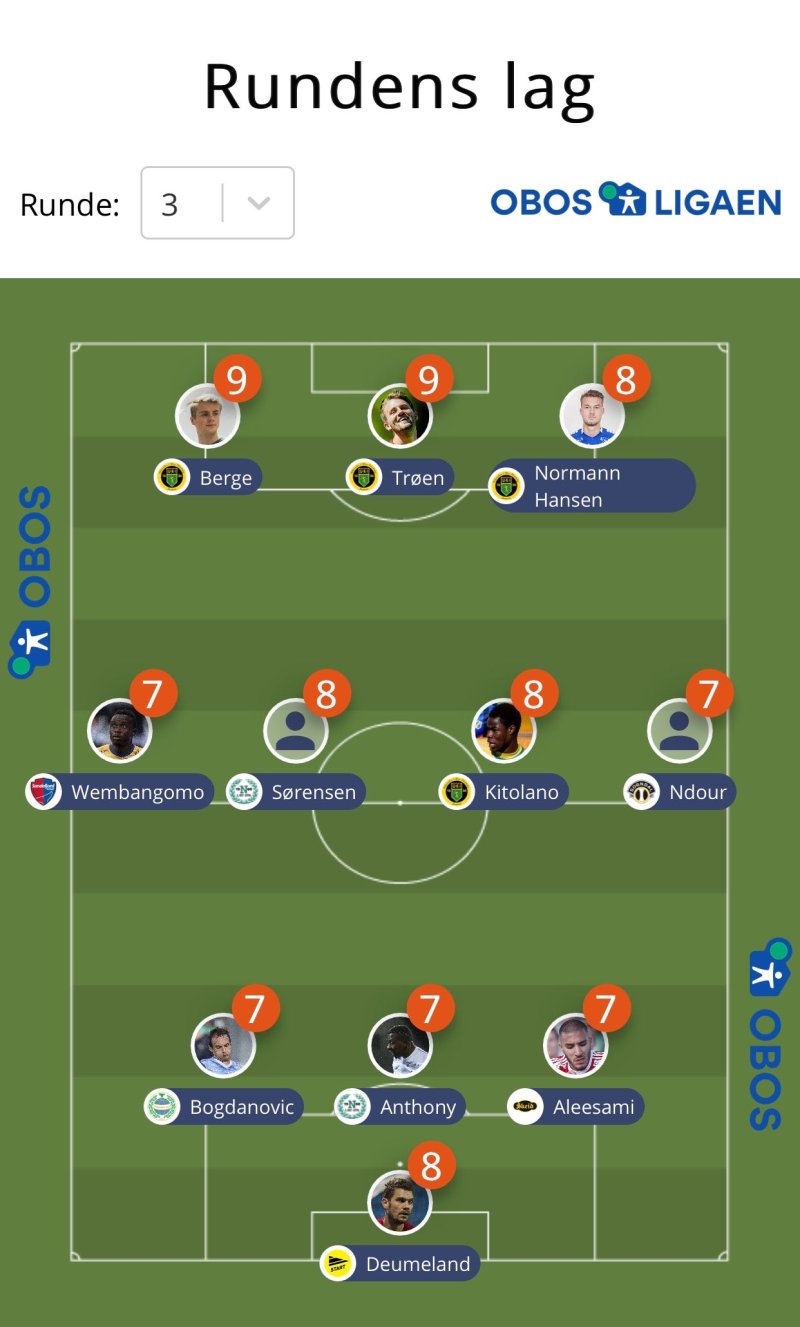
Task: Select Aleesami's player photo
Action: pos(576,1045)
